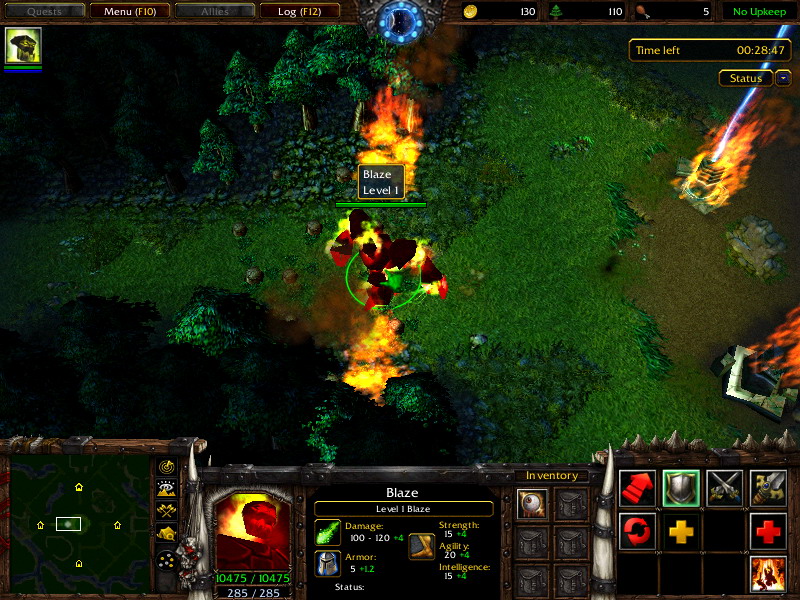This screenshot has height=600, width=800.
Task: Open hero abilities with the red cross
Action: (x=769, y=531)
